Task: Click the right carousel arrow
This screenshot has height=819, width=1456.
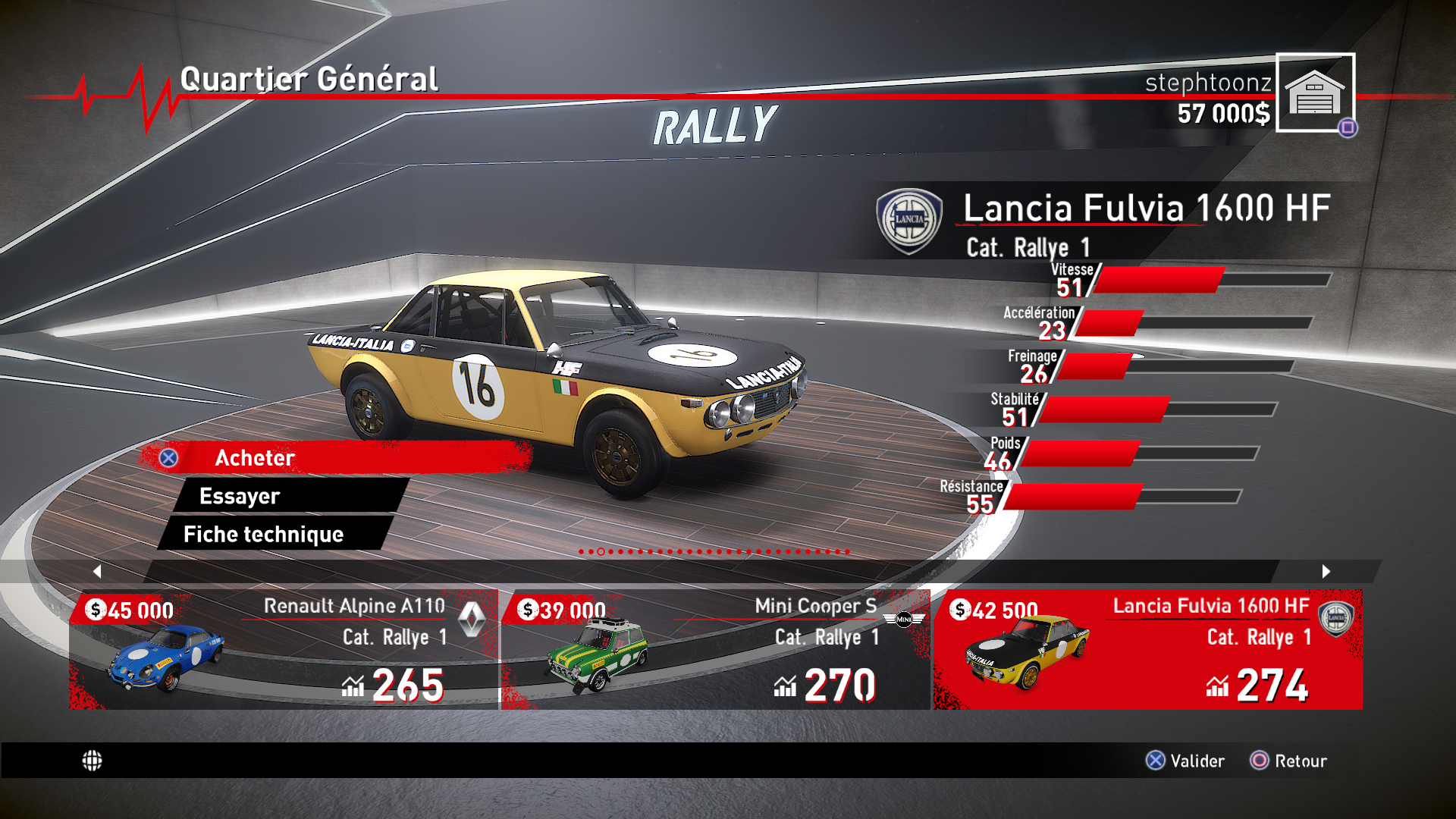Action: click(x=1326, y=571)
